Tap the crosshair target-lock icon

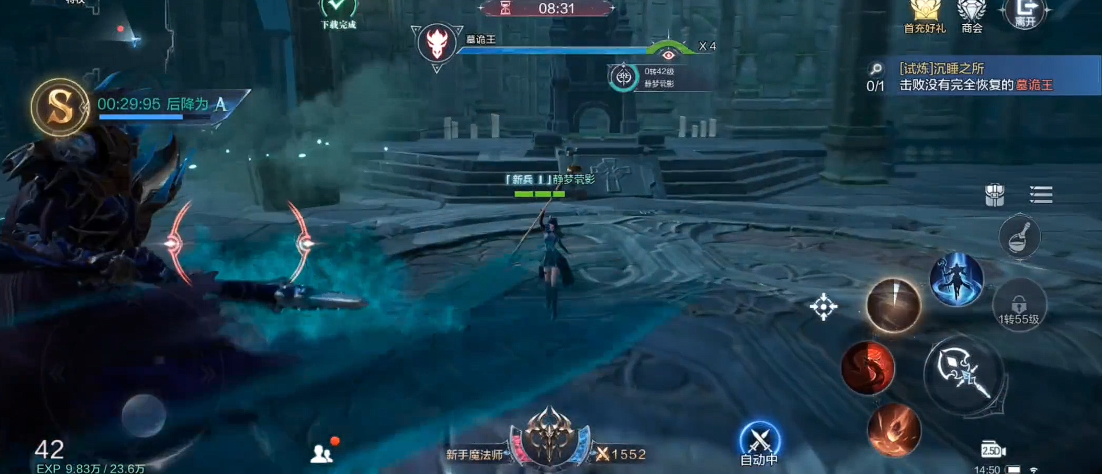[823, 307]
